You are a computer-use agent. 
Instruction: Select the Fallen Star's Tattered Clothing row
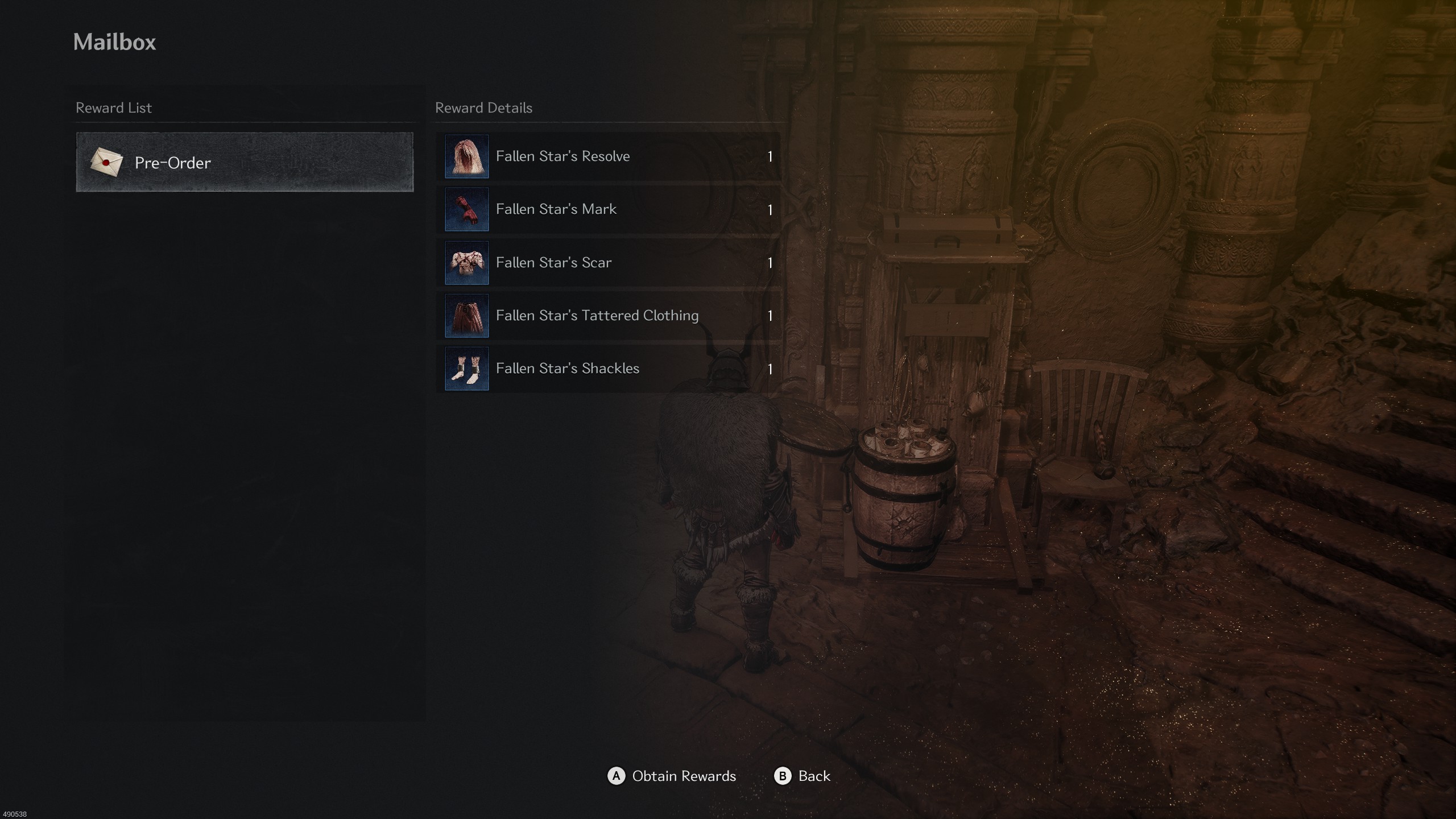(x=607, y=316)
